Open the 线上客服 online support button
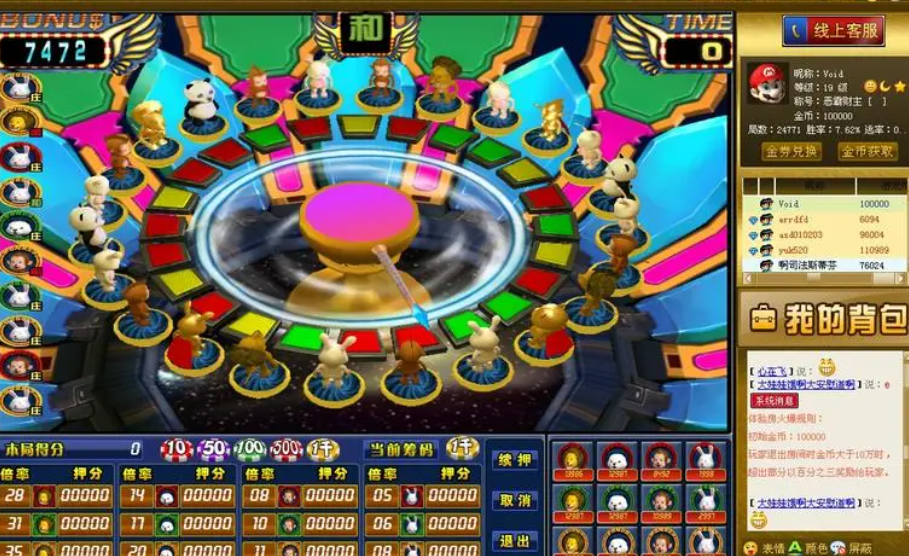909x556 pixels. point(832,31)
